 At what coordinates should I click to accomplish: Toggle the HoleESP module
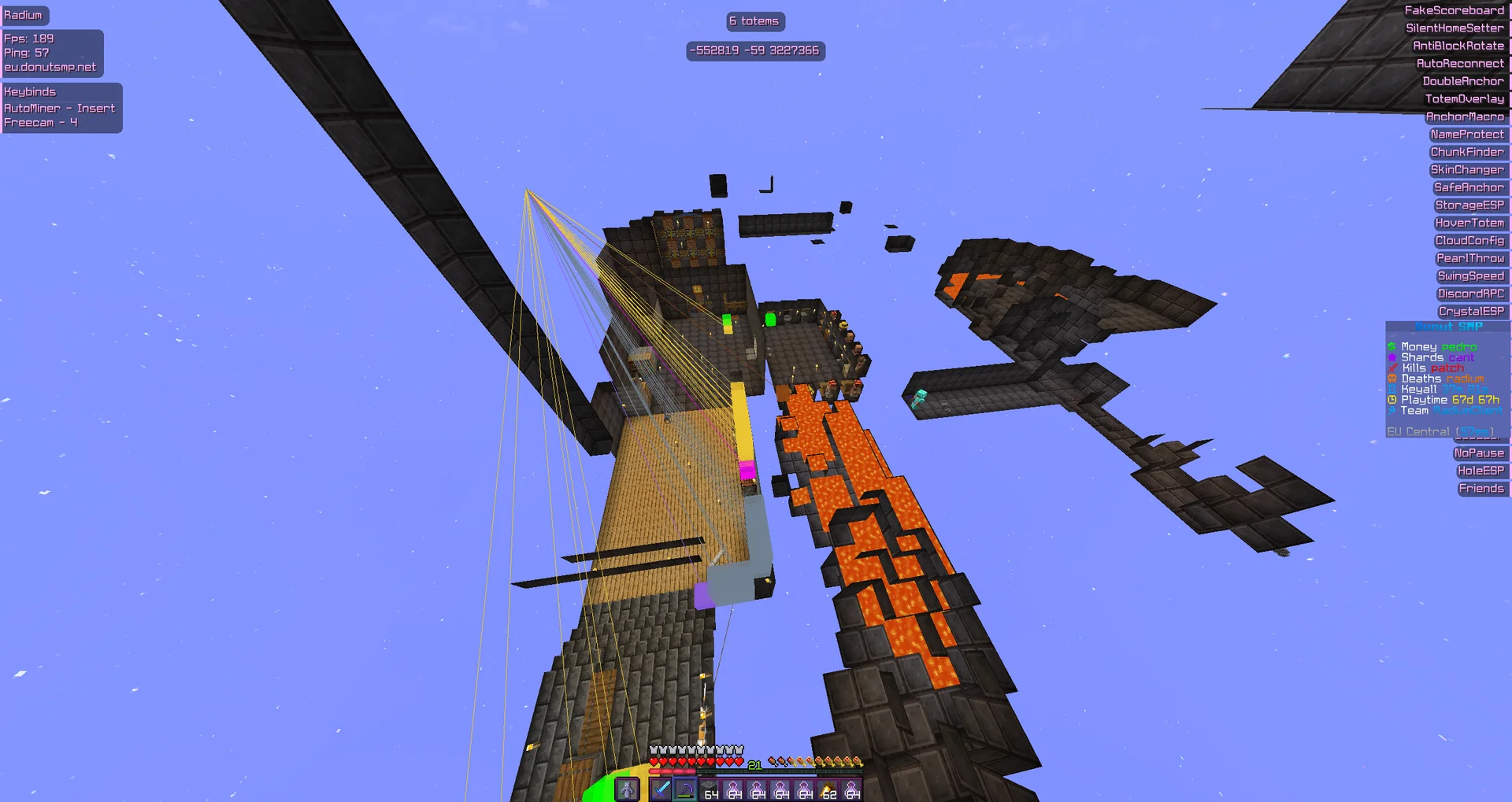(x=1482, y=471)
